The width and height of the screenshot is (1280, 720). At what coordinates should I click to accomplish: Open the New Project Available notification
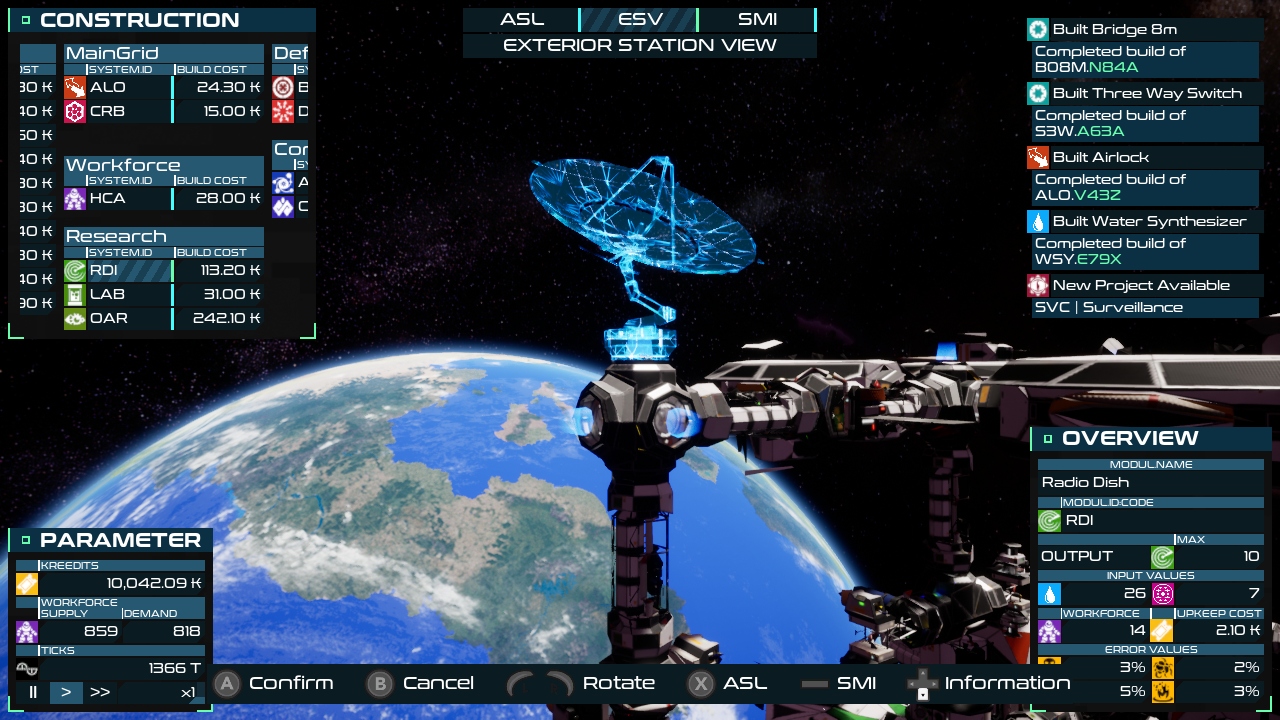(x=1143, y=286)
